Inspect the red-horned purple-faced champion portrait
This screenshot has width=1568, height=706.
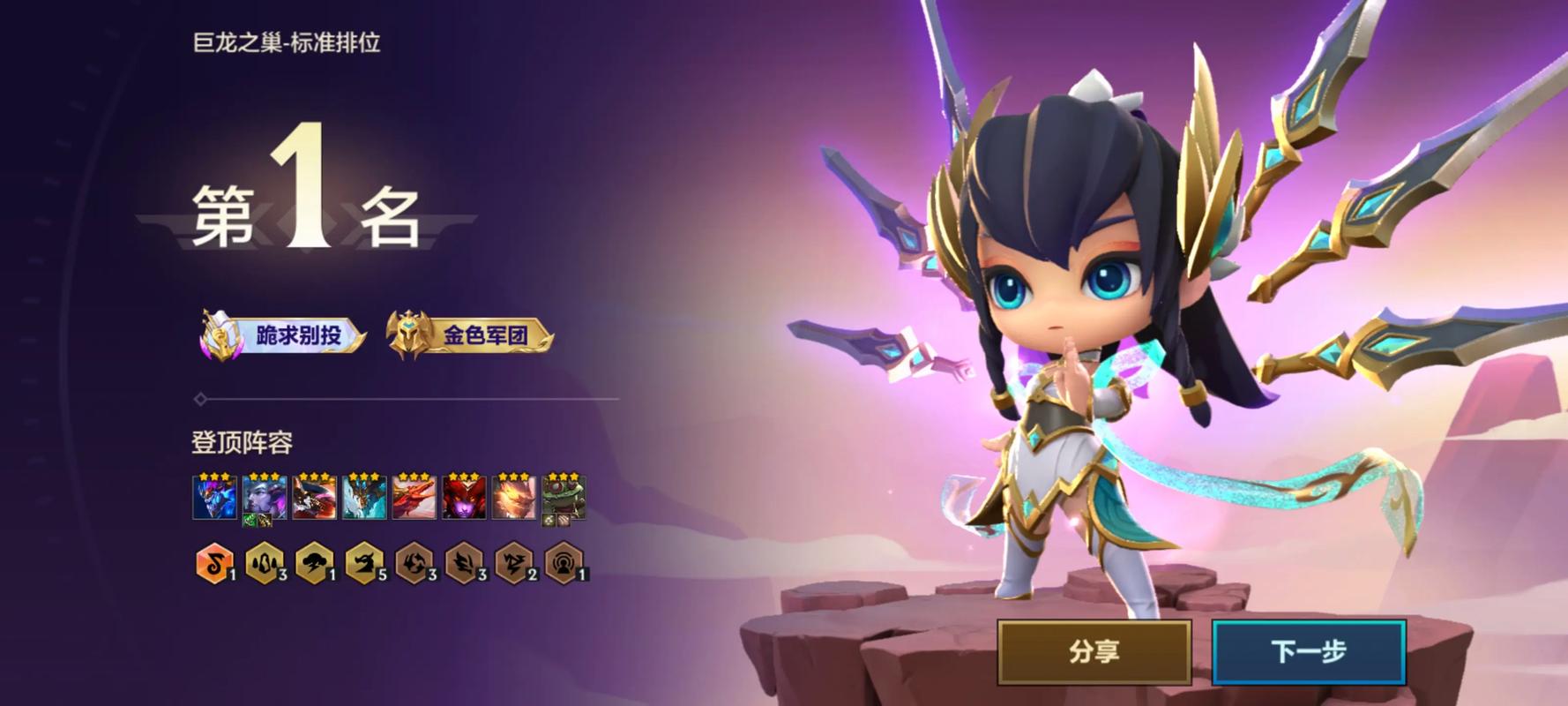point(464,497)
